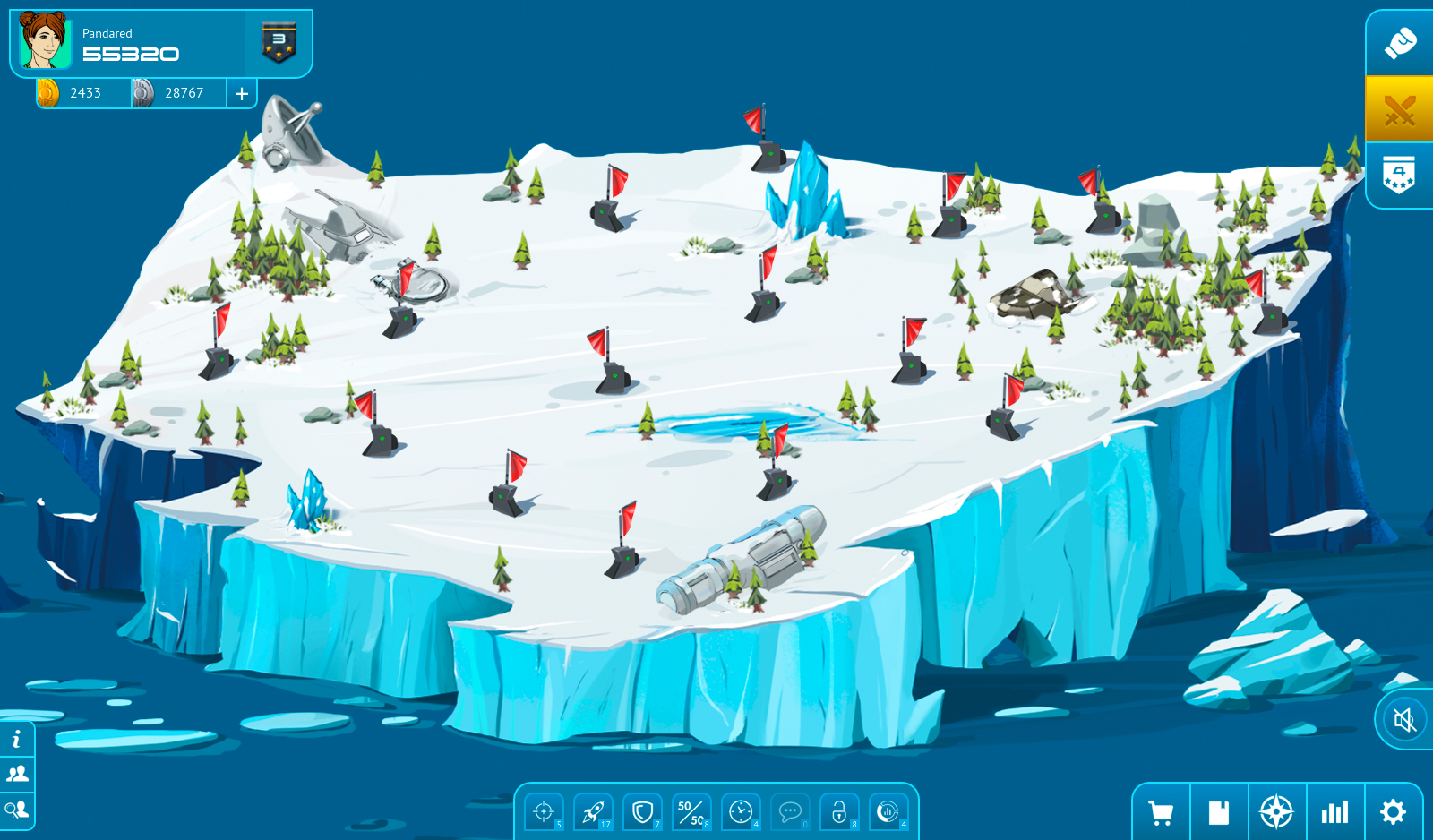
Task: Open the gear settings
Action: [x=1393, y=812]
